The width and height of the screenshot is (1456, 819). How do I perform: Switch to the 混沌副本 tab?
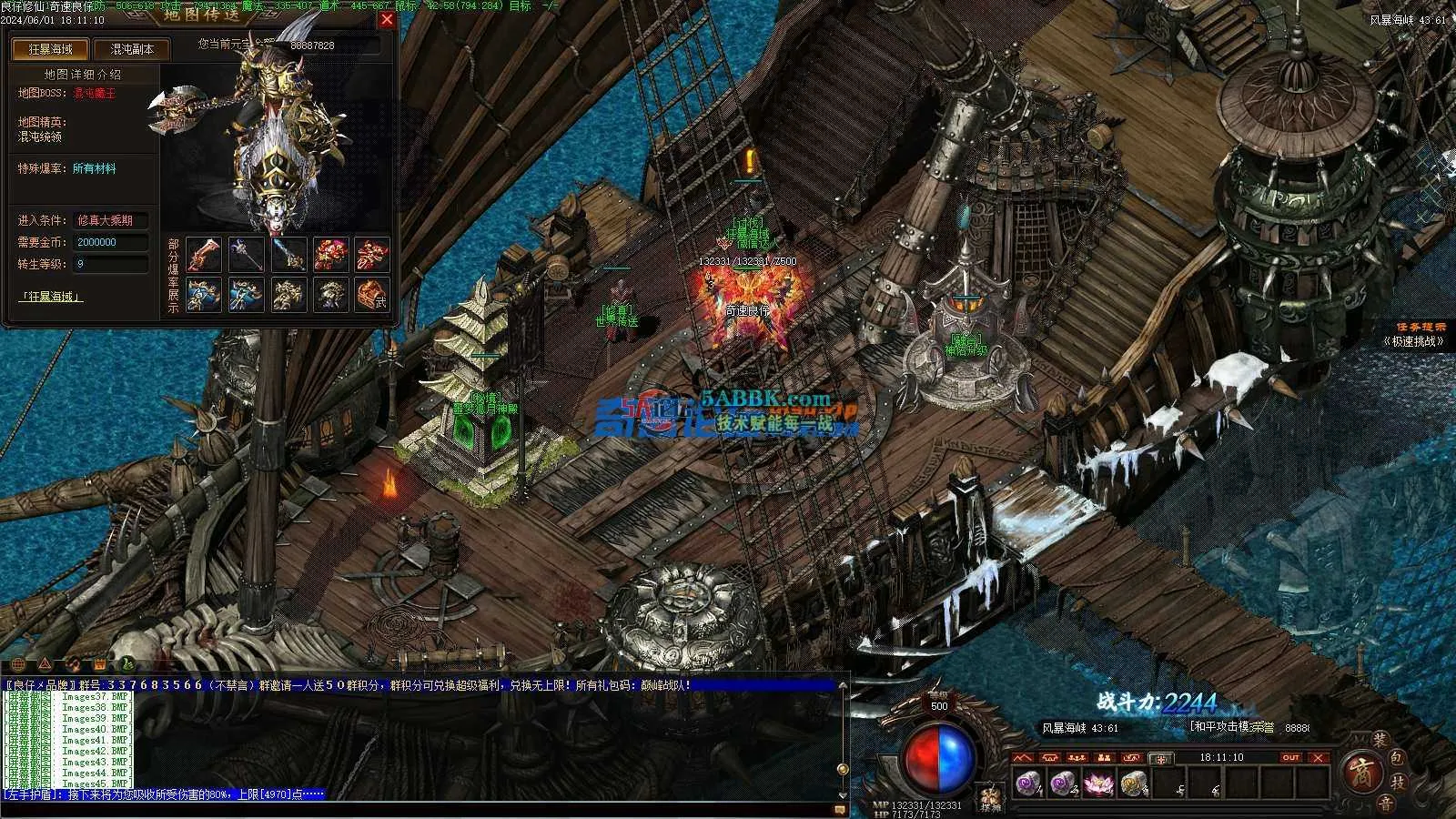tap(132, 49)
